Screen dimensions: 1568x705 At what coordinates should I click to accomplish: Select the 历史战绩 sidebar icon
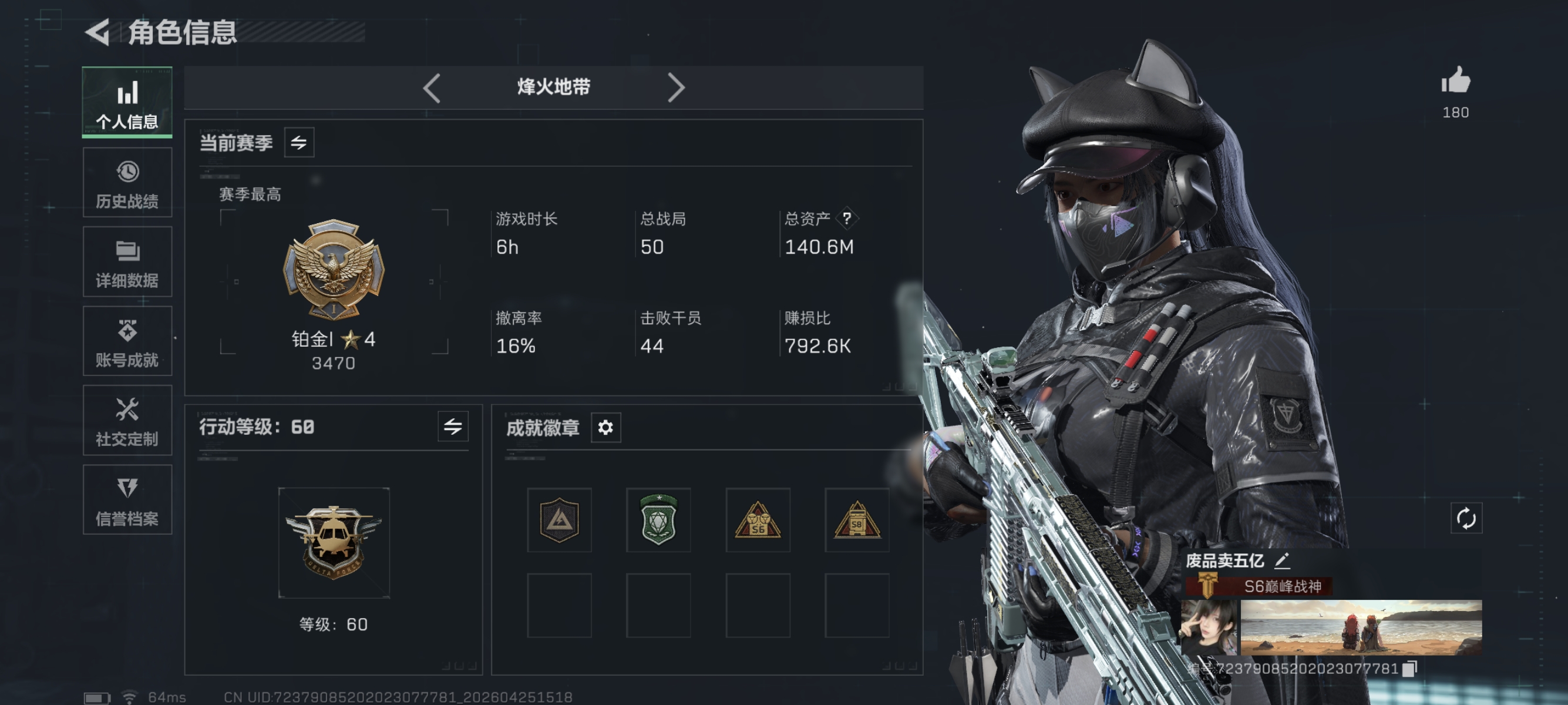point(127,182)
